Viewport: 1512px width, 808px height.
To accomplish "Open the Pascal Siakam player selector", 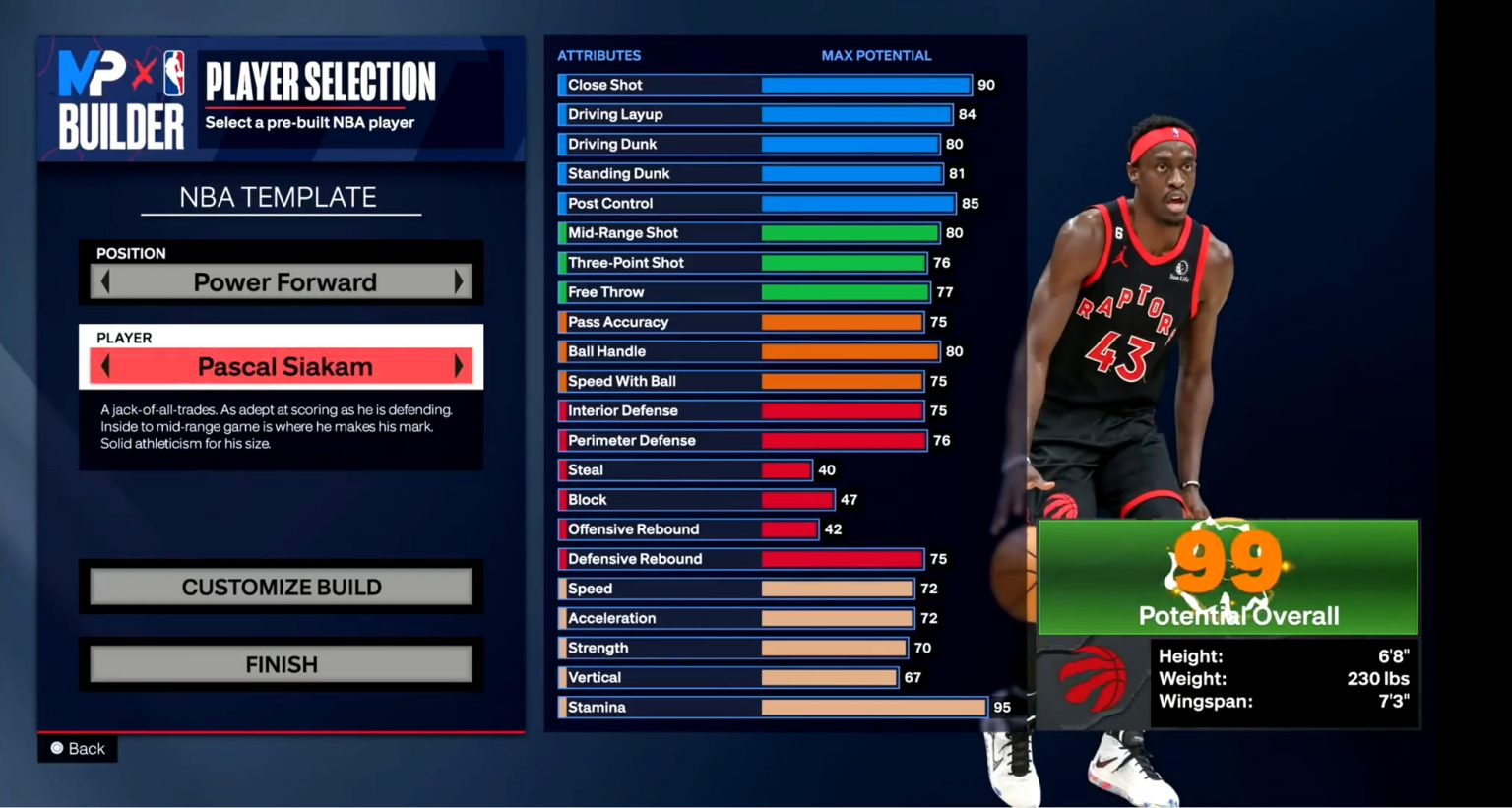I will (282, 366).
